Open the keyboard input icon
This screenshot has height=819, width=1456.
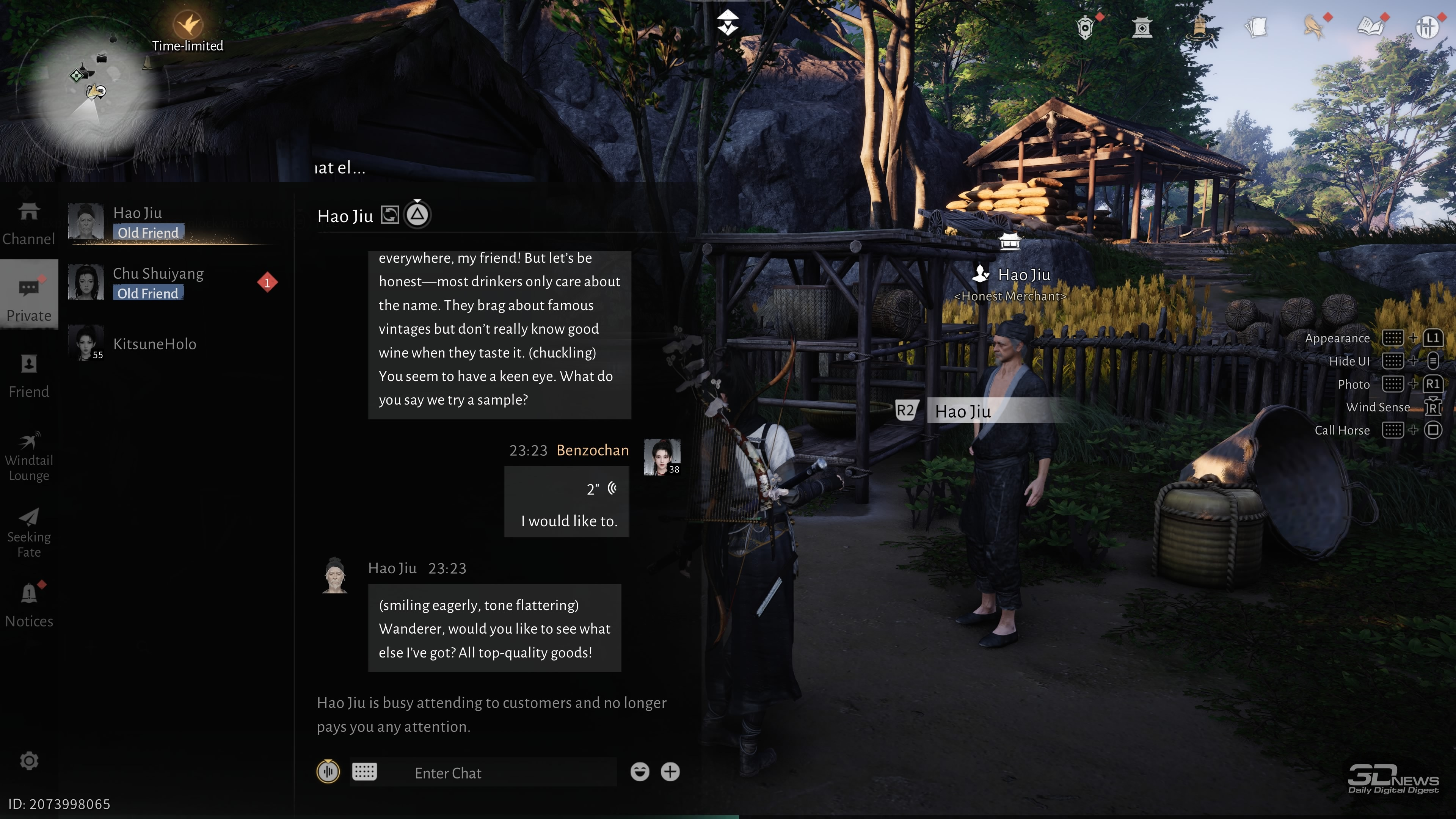pos(364,772)
